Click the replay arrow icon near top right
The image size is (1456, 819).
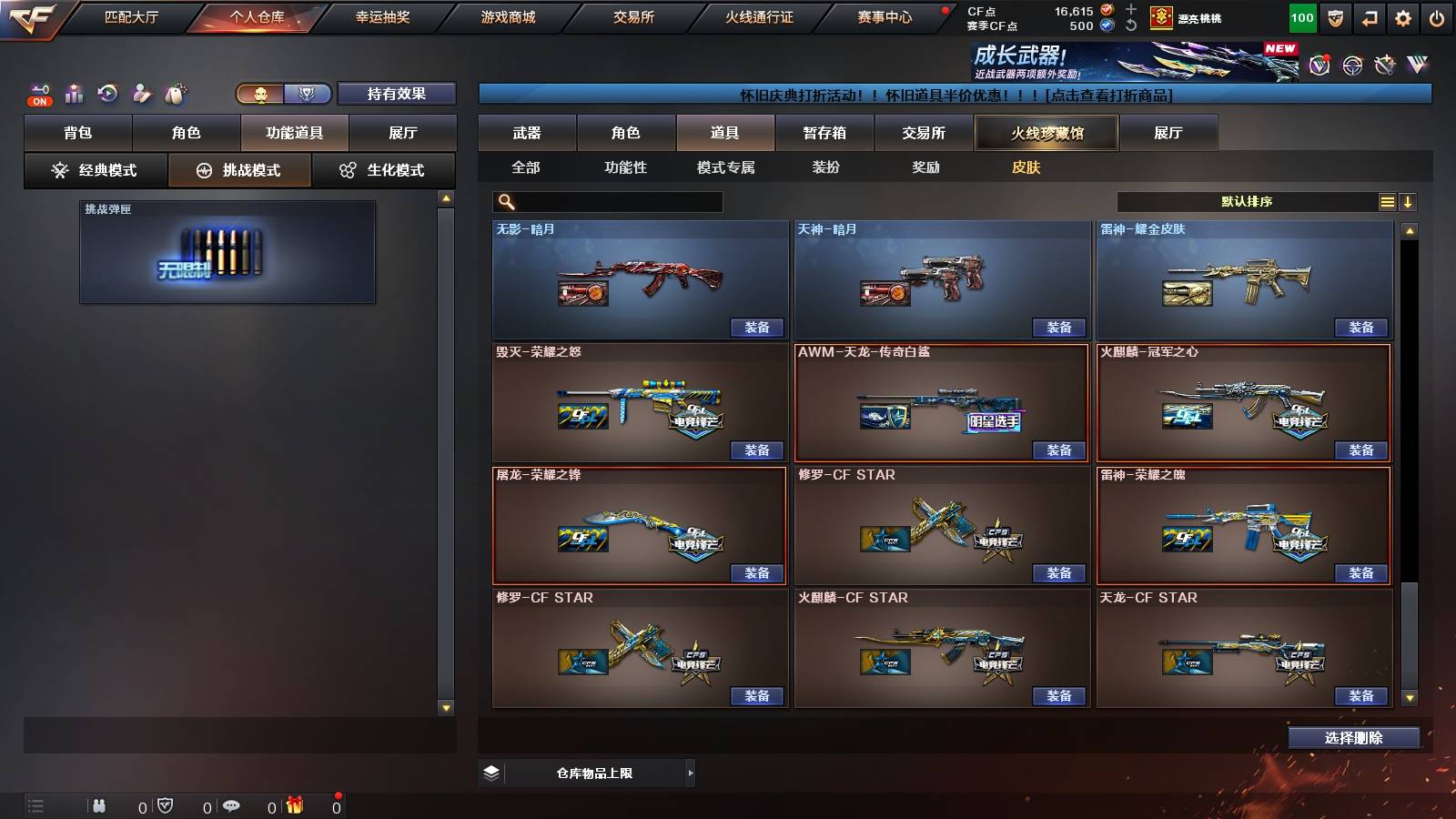pyautogui.click(x=1368, y=17)
